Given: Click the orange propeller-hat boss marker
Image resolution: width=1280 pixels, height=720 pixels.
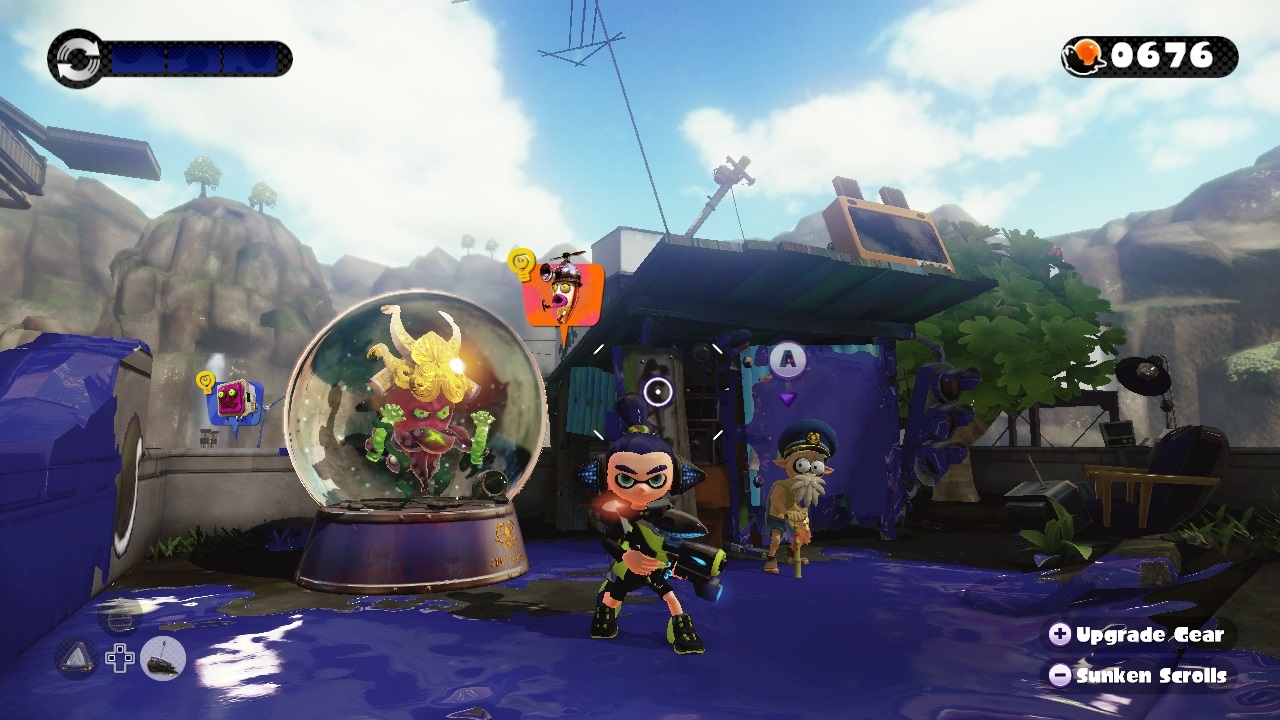Looking at the screenshot, I should click(564, 291).
